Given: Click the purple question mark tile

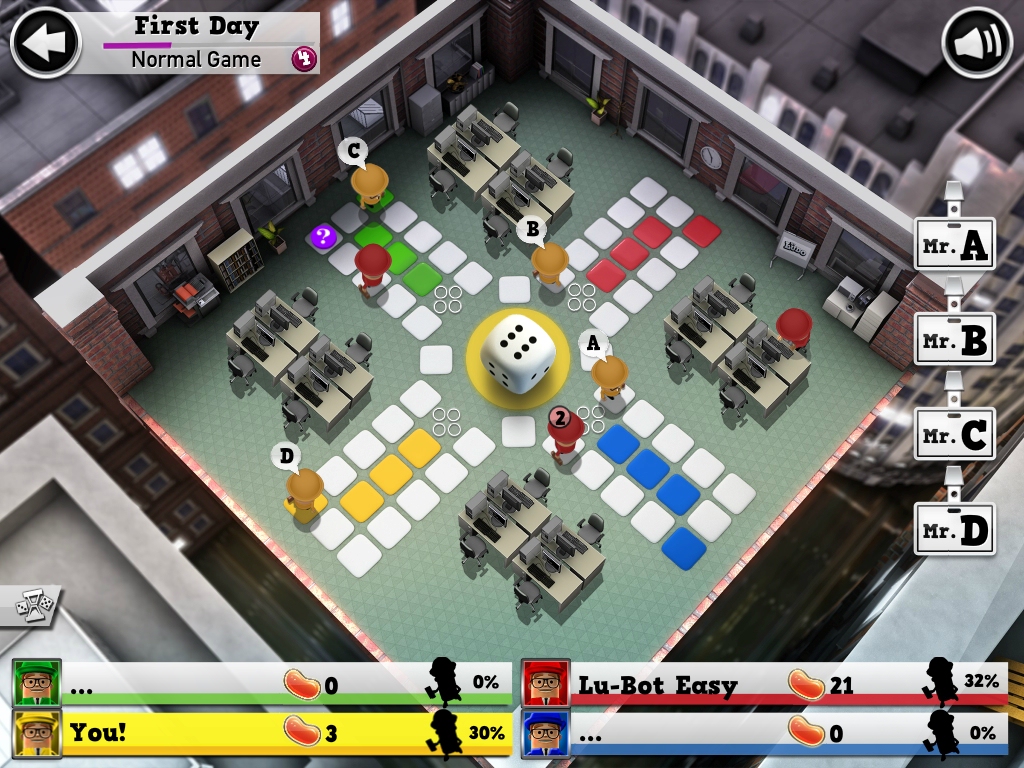Looking at the screenshot, I should coord(323,237).
